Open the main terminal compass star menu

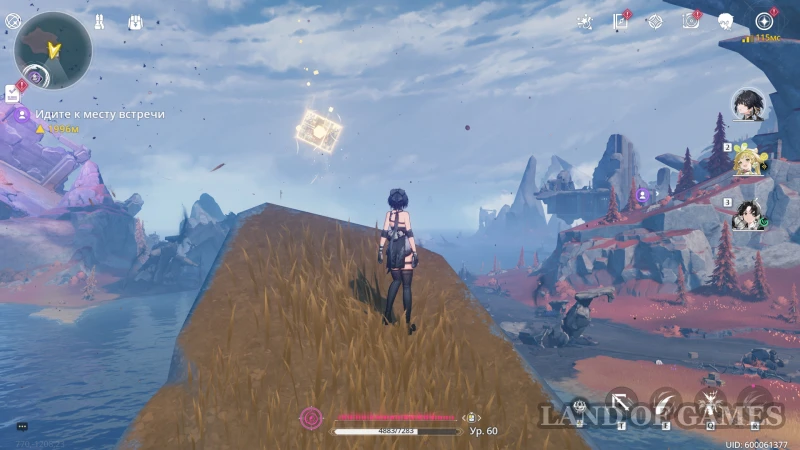765,21
